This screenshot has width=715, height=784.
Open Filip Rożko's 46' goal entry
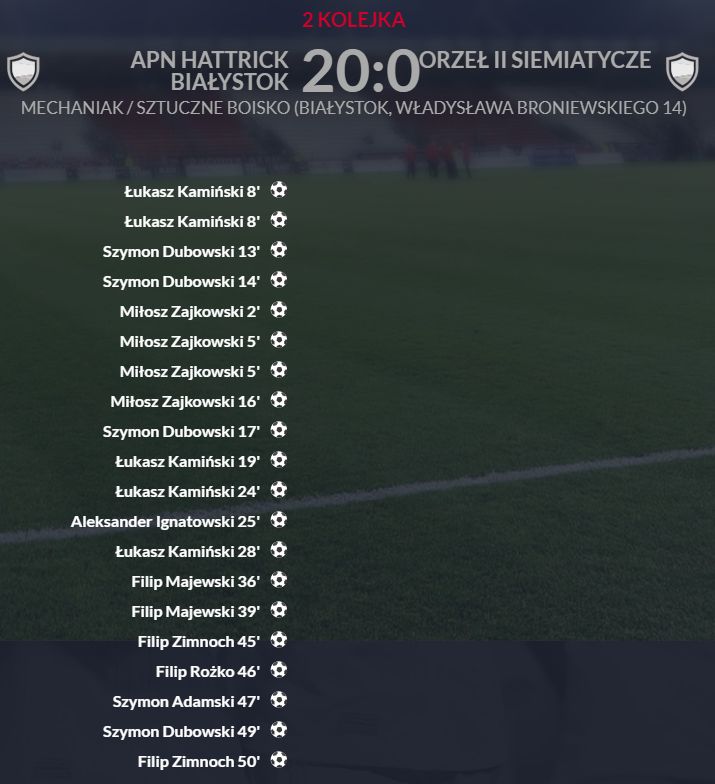(x=207, y=671)
